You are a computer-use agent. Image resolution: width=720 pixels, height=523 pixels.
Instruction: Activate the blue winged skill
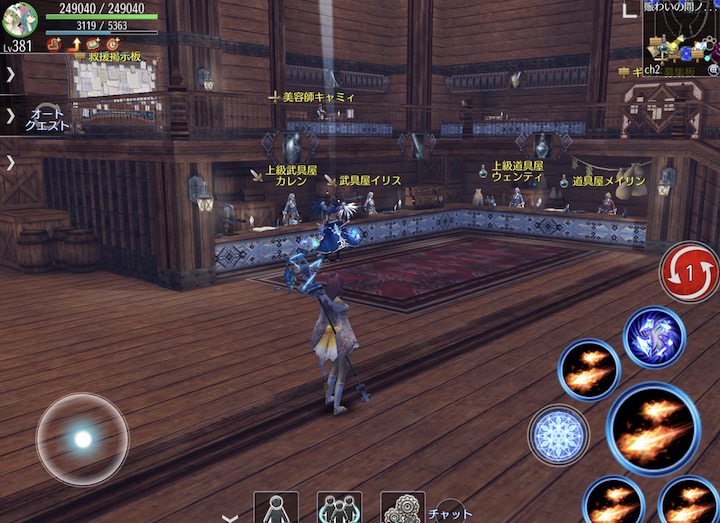point(654,336)
